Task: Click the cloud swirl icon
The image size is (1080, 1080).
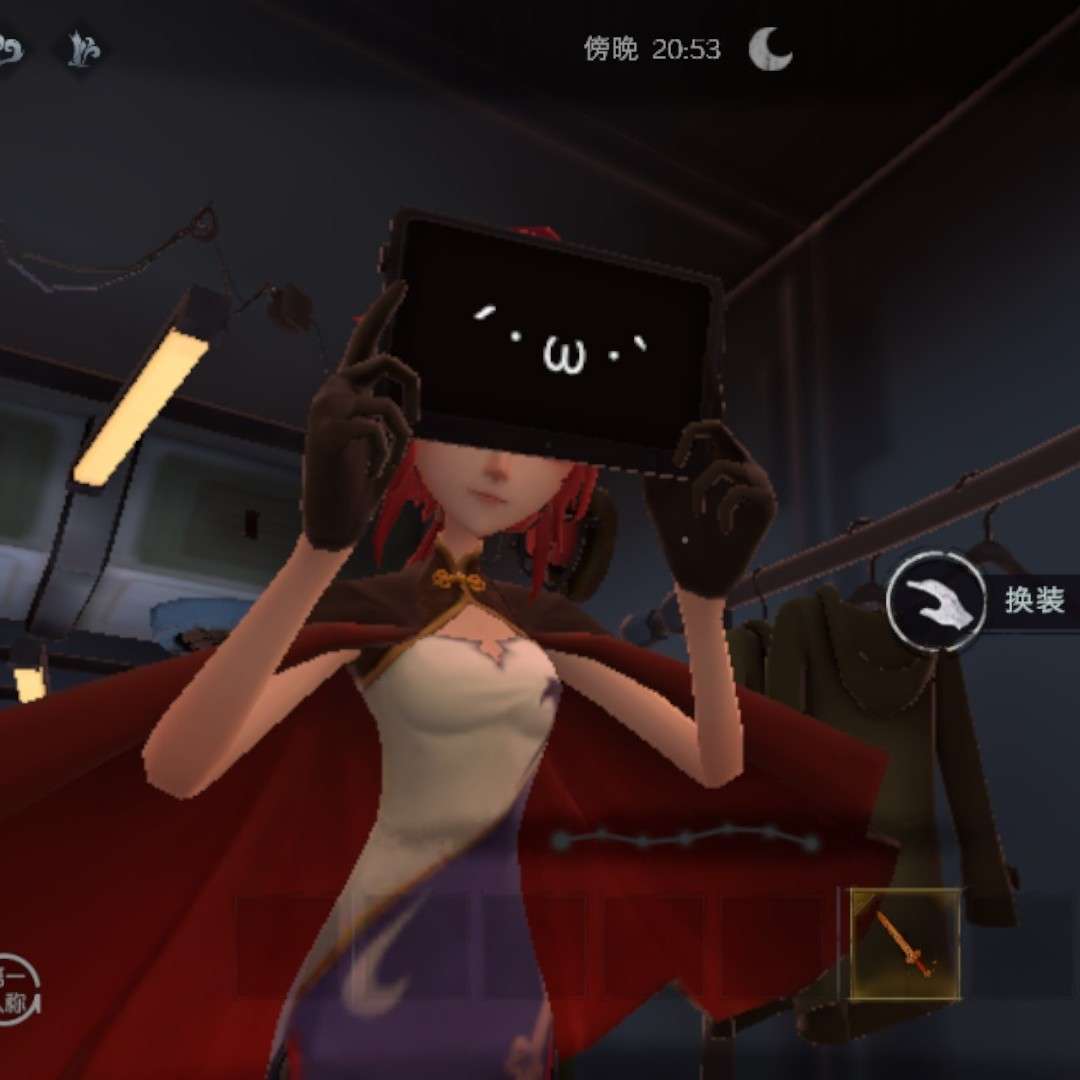Action: [8, 50]
